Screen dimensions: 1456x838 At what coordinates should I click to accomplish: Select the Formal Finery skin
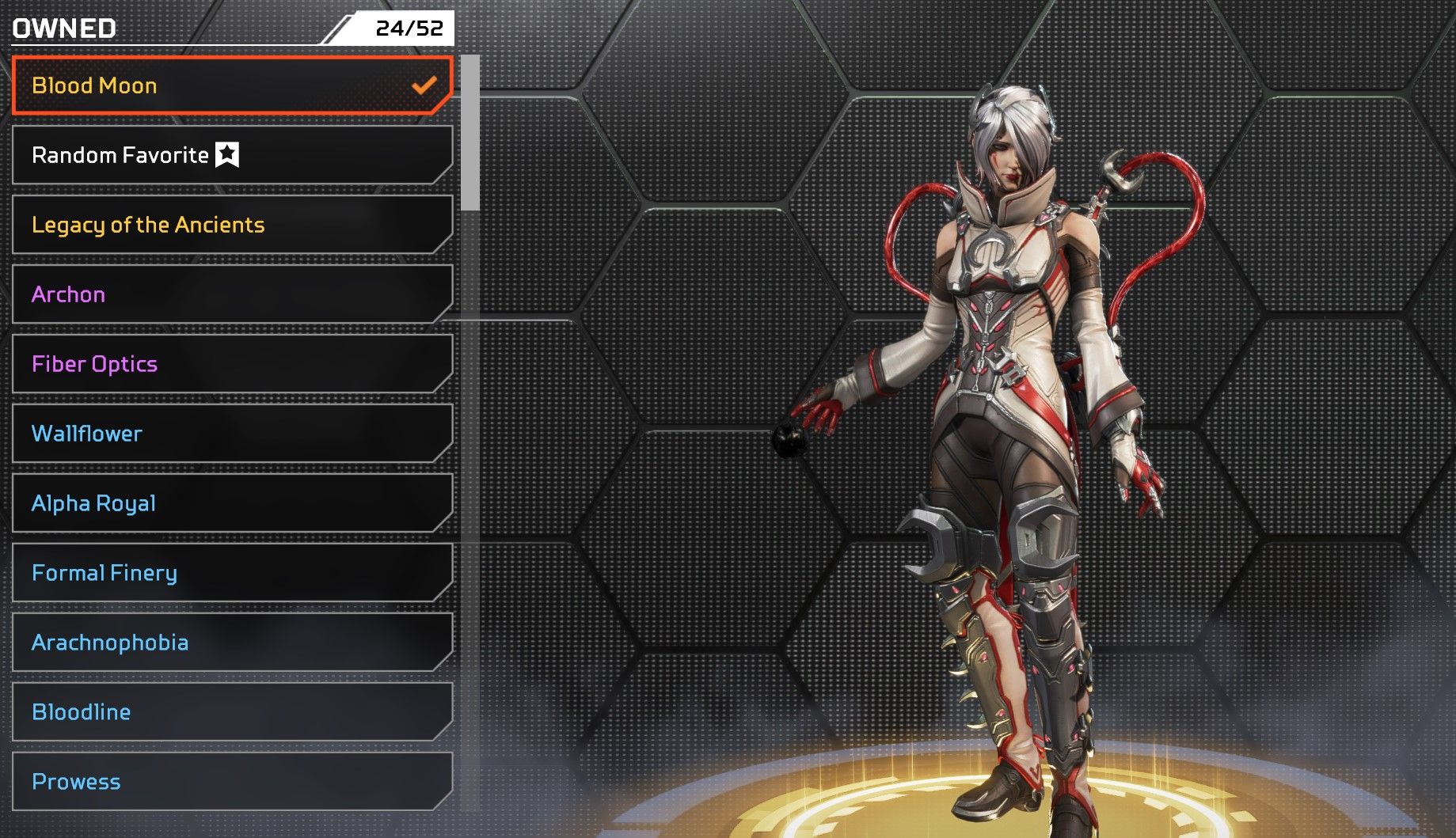click(231, 573)
